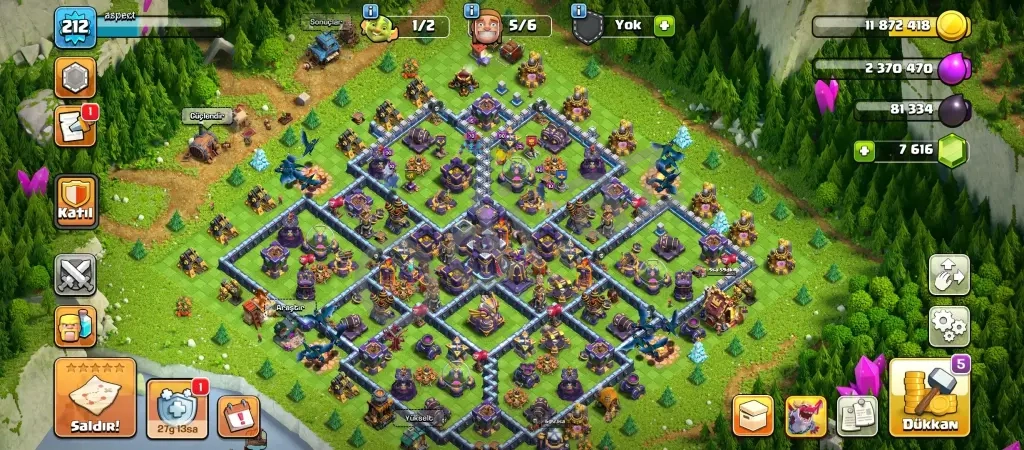Open the calendar events icon
Image resolution: width=1024 pixels, height=450 pixels.
238,415
